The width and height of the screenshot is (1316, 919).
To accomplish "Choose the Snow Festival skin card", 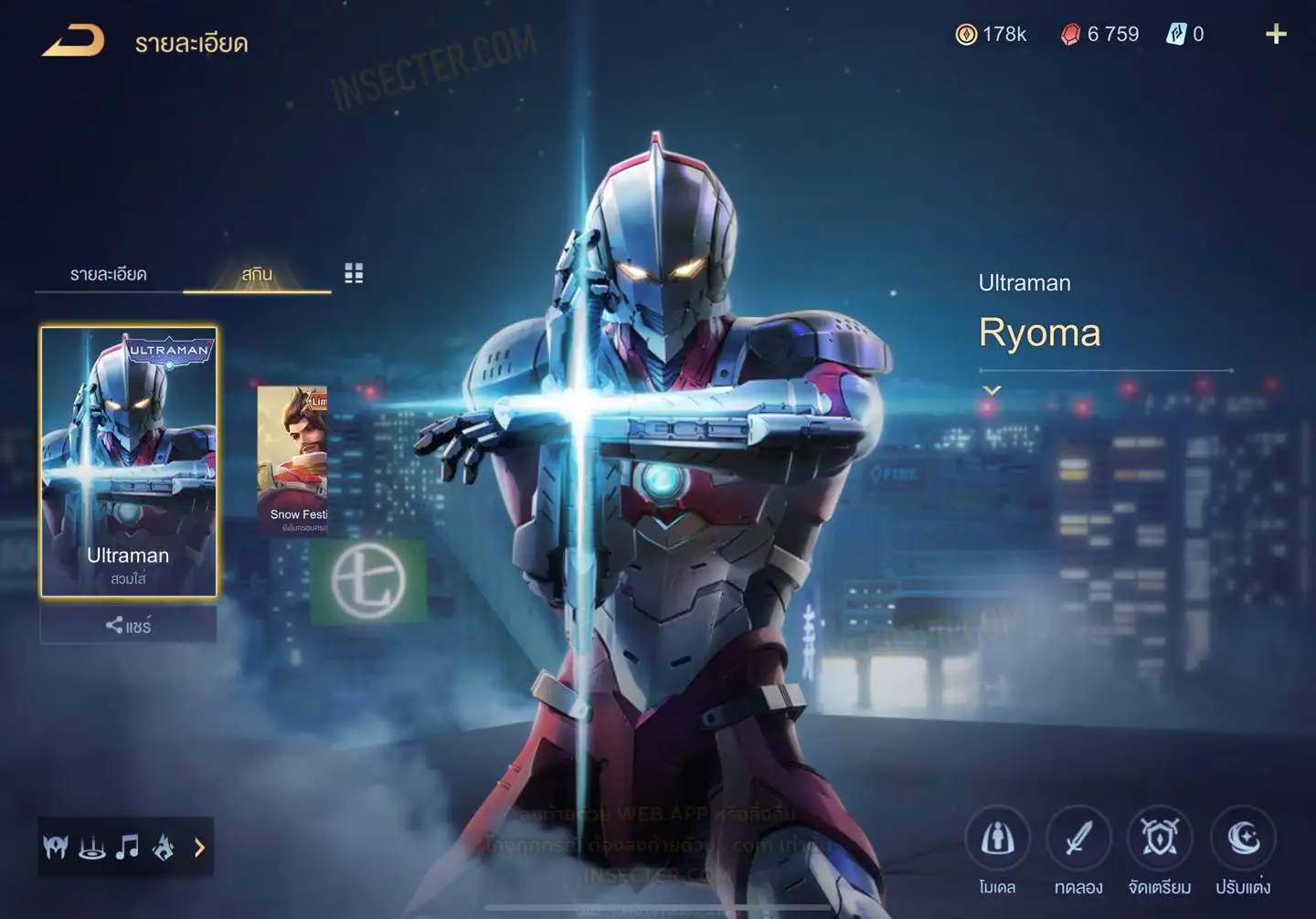I will pos(292,459).
